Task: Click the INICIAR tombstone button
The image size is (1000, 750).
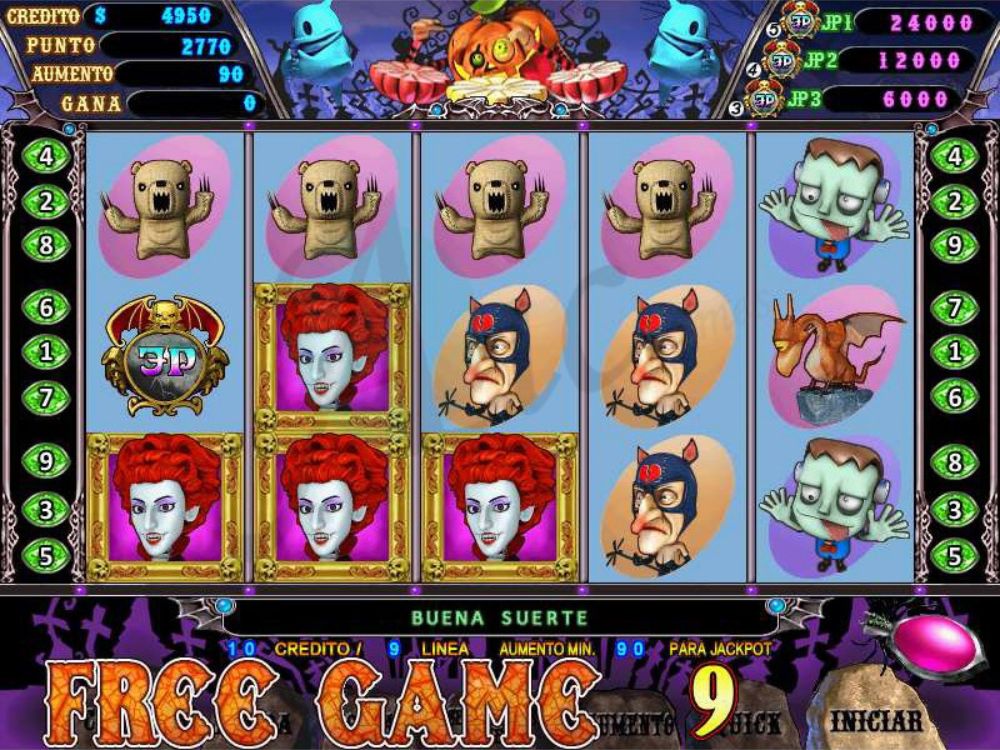Action: coord(876,718)
